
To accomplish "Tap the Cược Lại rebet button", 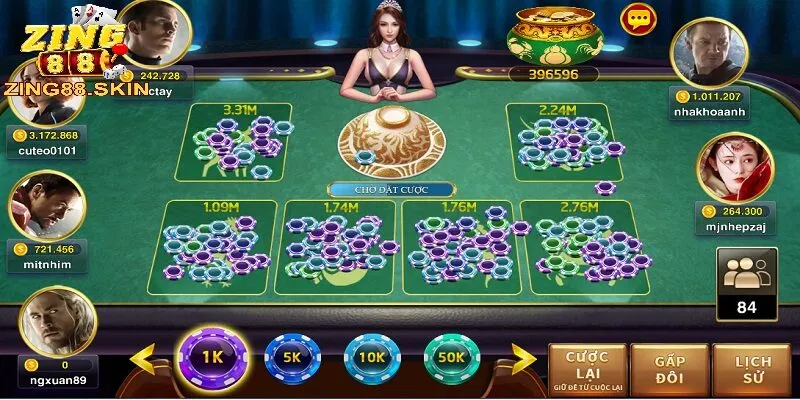I will 587,366.
